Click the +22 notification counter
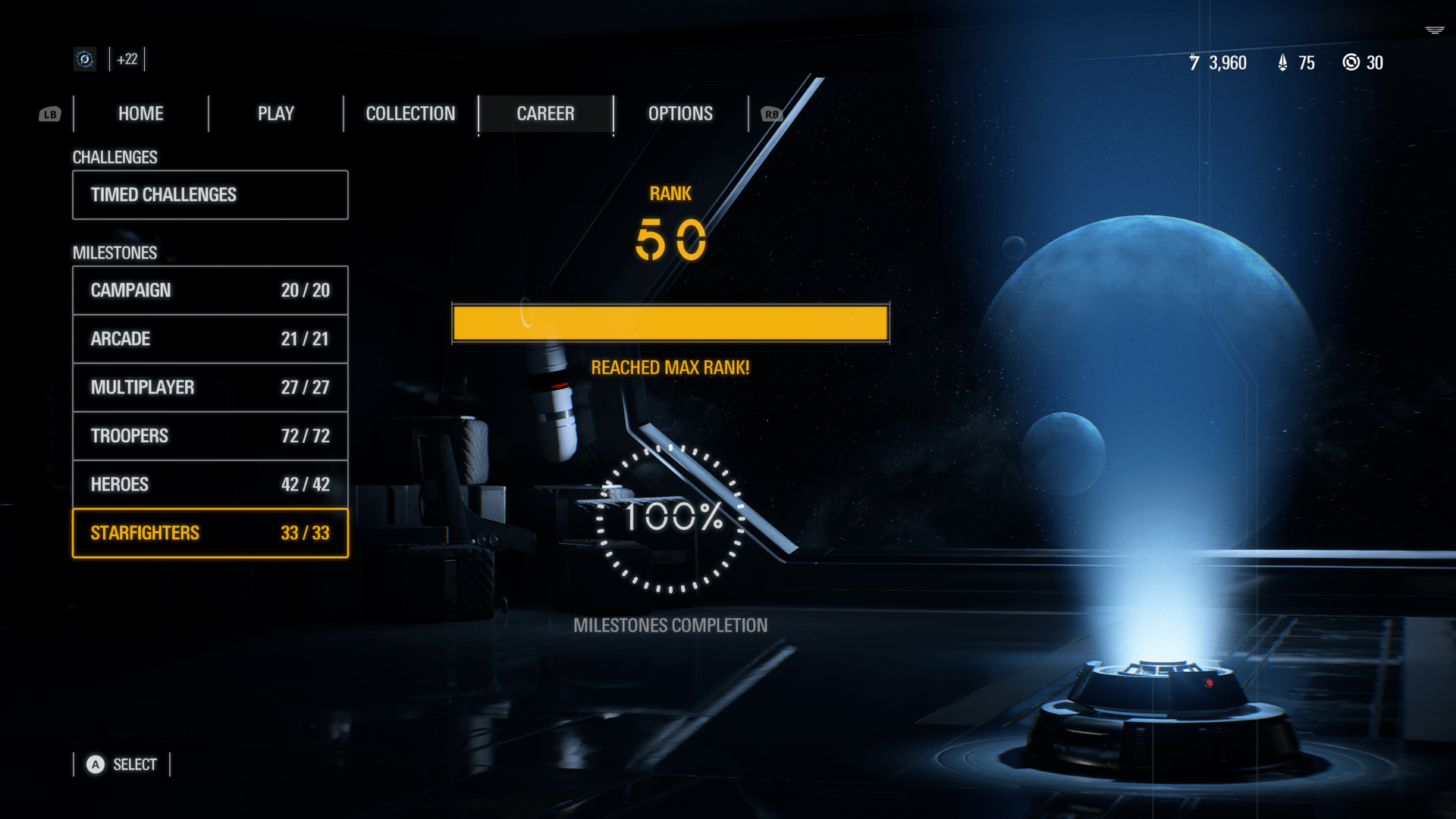Viewport: 1456px width, 819px height. 126,59
